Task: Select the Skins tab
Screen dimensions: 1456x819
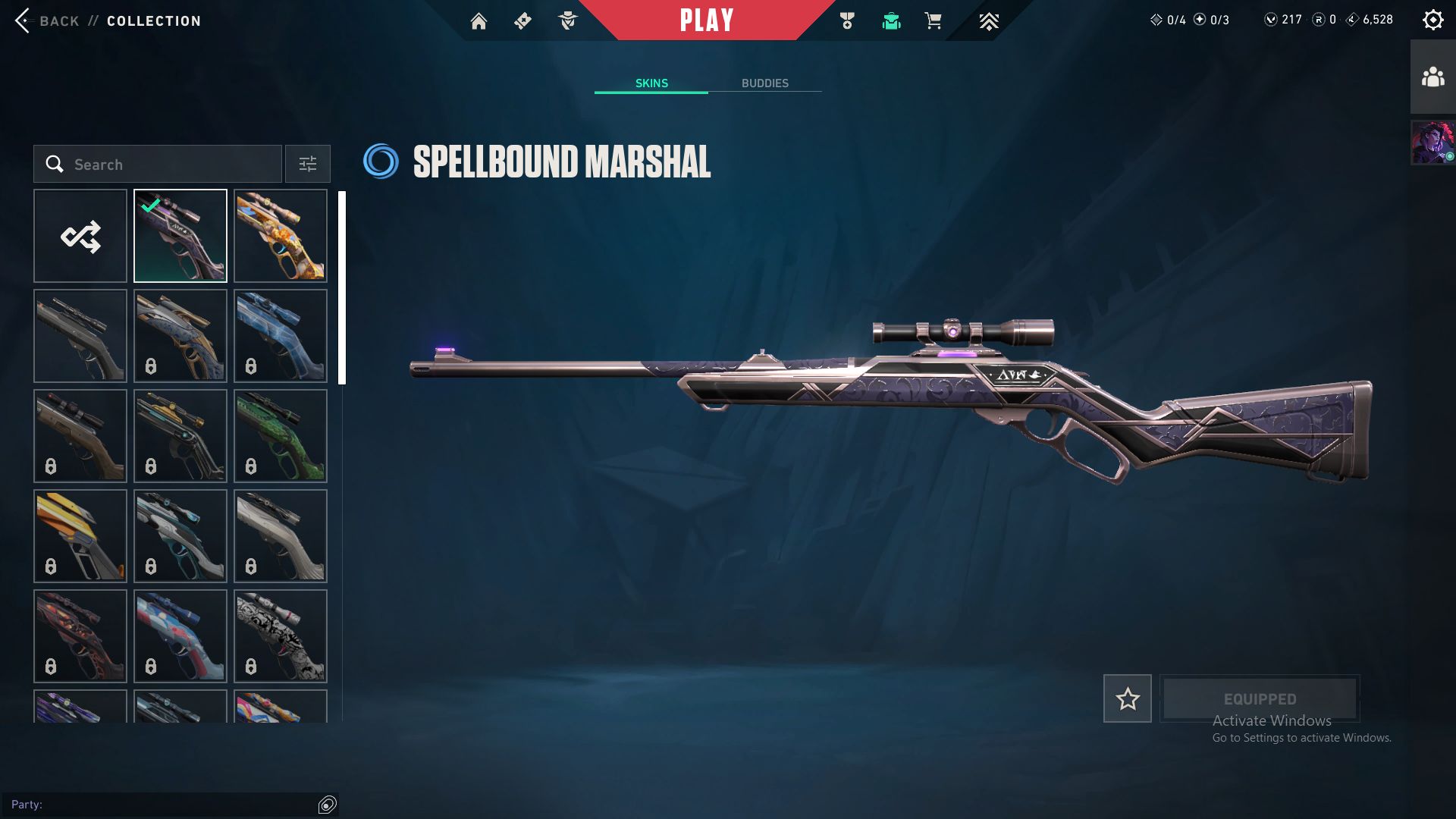Action: click(651, 83)
